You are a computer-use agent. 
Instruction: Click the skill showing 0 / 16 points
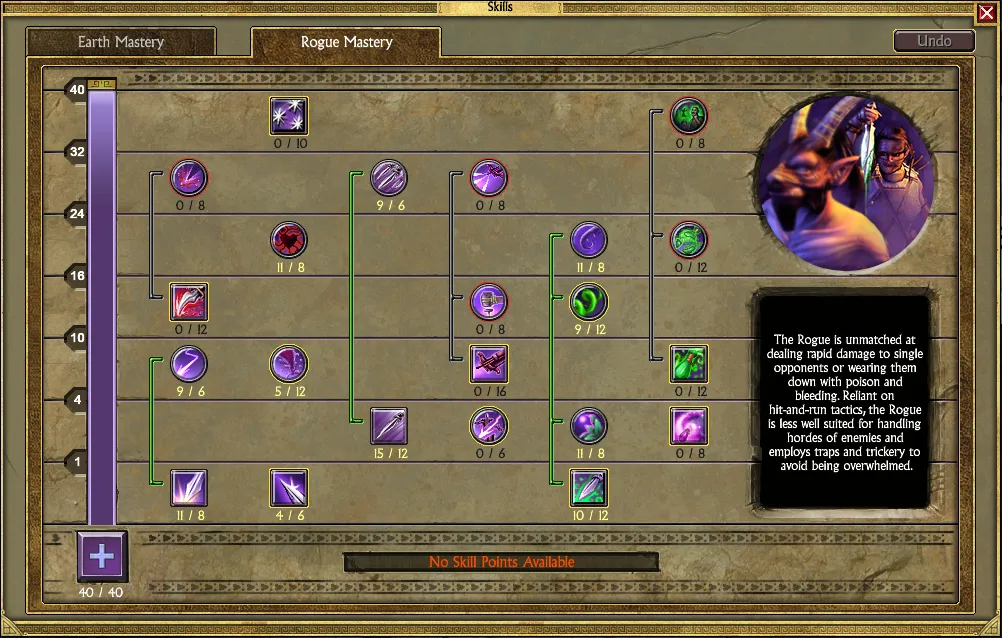[x=489, y=364]
